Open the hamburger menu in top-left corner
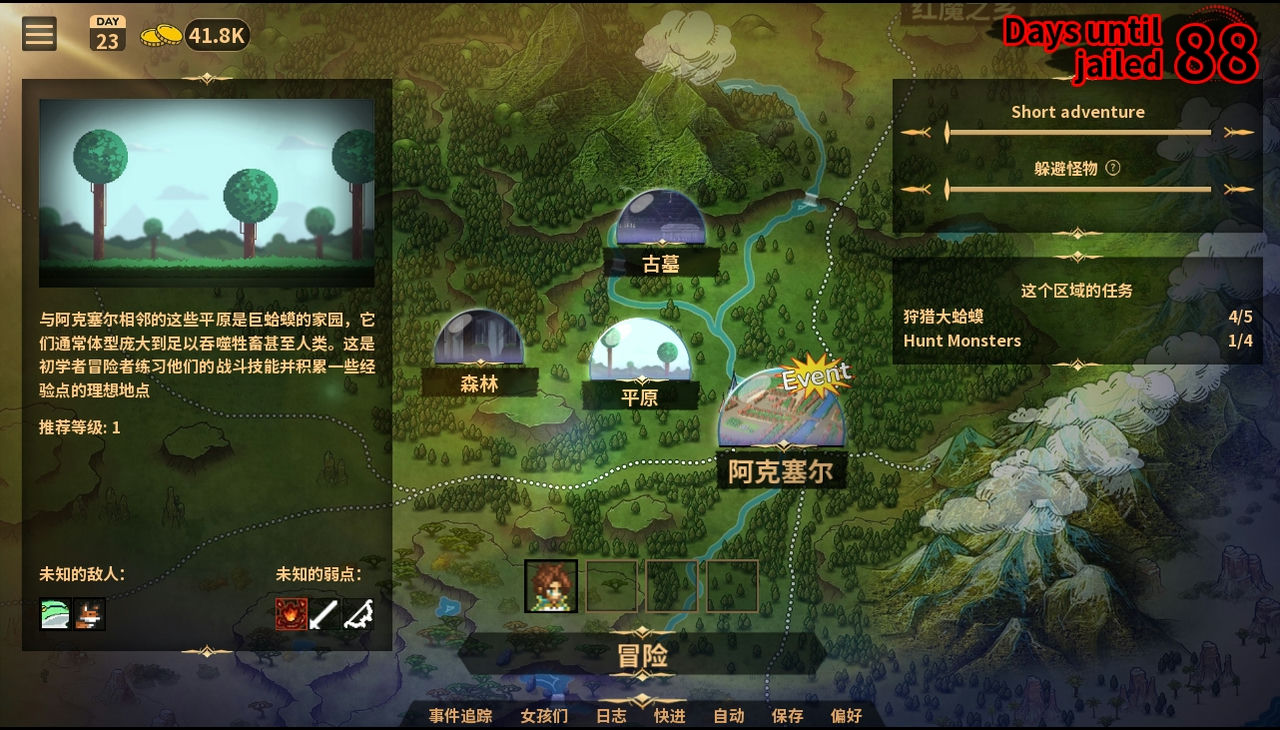This screenshot has width=1280, height=730. (38, 34)
